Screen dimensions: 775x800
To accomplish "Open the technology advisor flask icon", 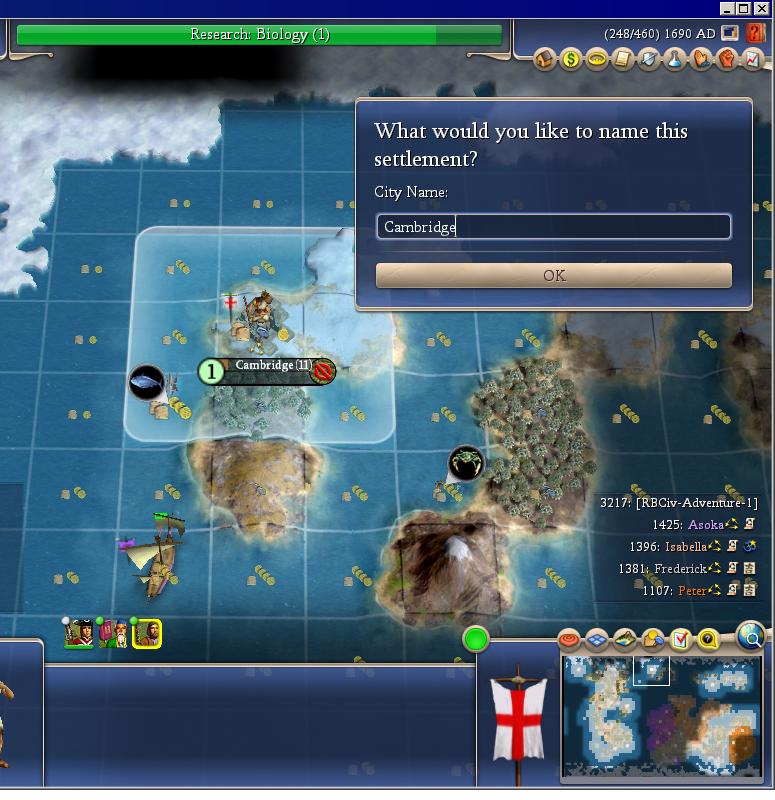I will click(x=675, y=60).
